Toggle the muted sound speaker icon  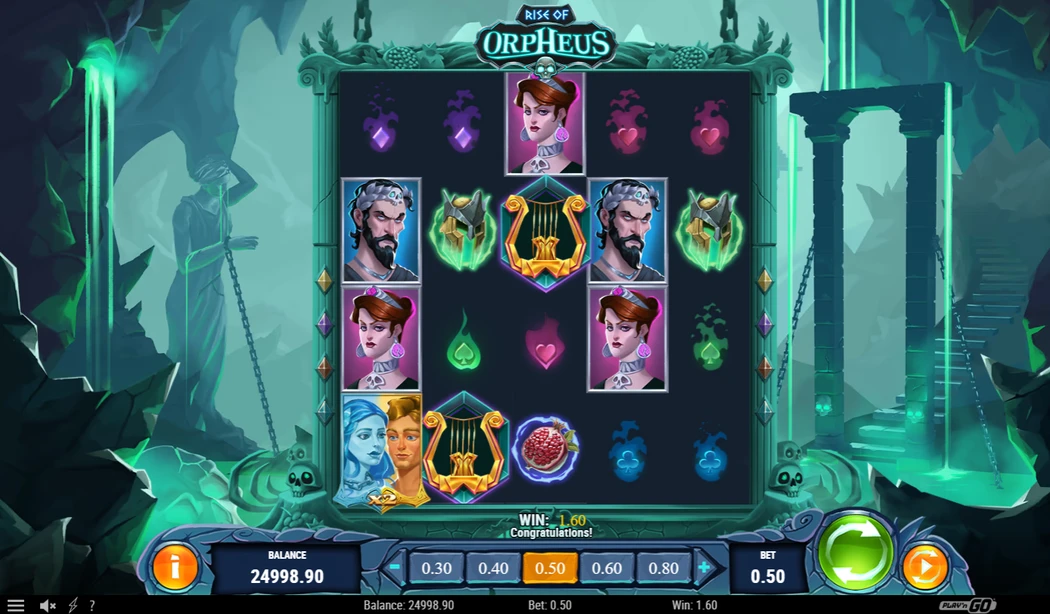tap(47, 605)
